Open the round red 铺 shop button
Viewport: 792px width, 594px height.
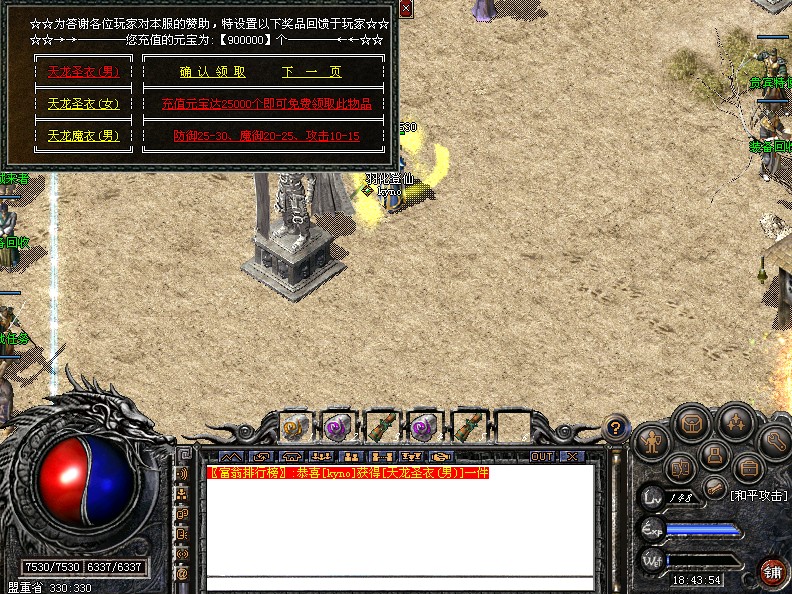[x=772, y=572]
